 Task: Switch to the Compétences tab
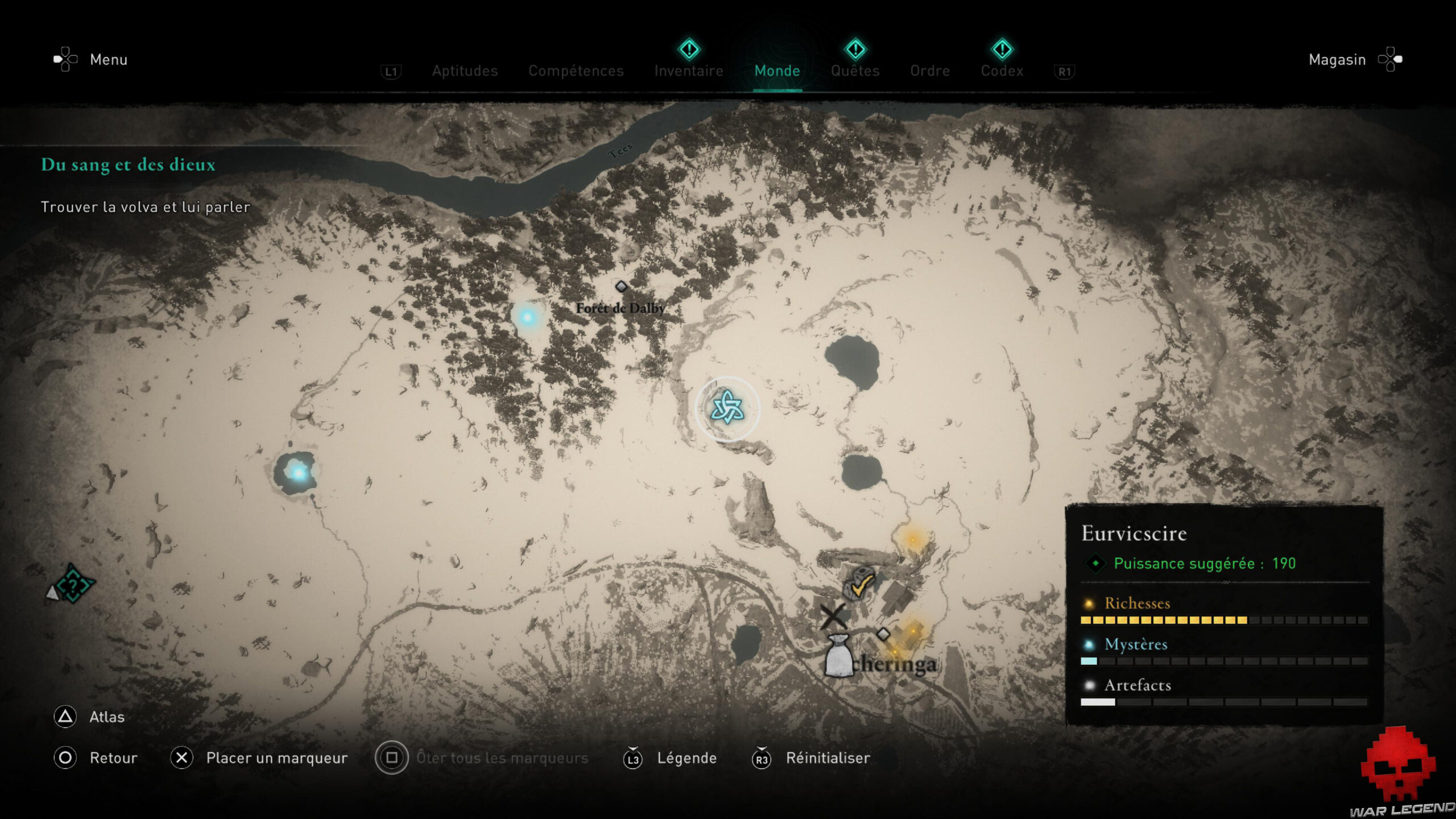coord(576,71)
